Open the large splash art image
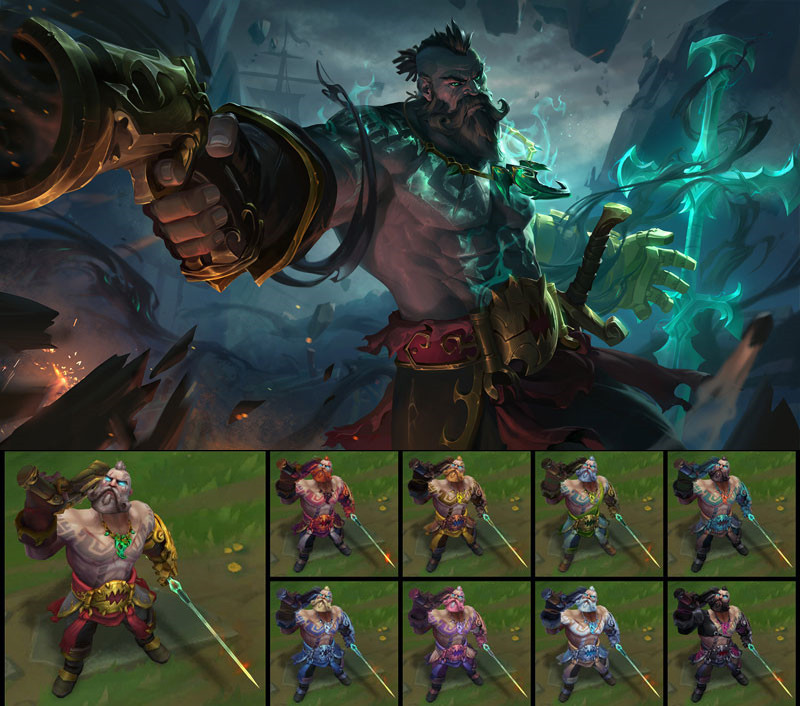 400,224
